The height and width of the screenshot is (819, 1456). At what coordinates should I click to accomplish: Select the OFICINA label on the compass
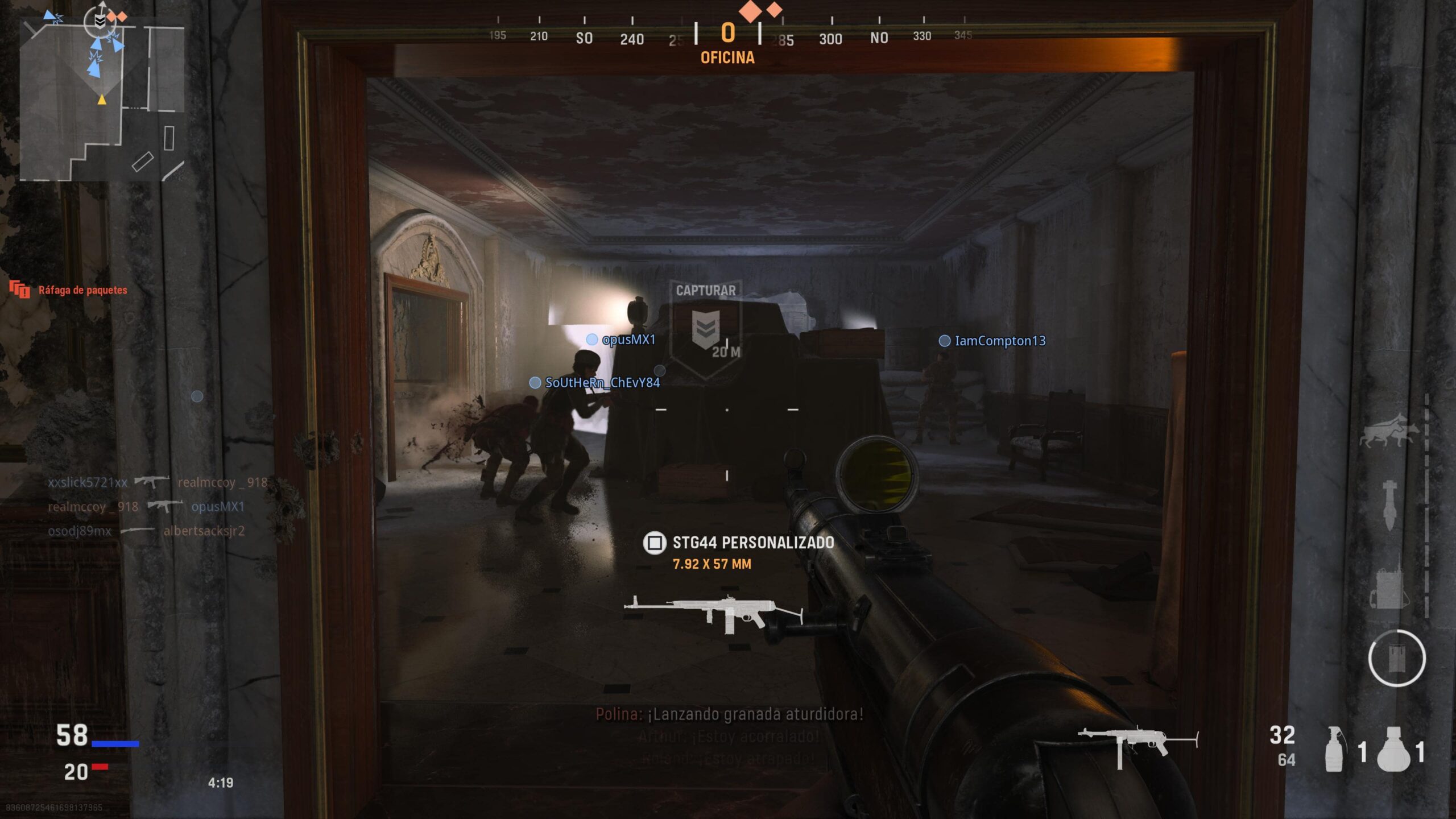click(727, 58)
